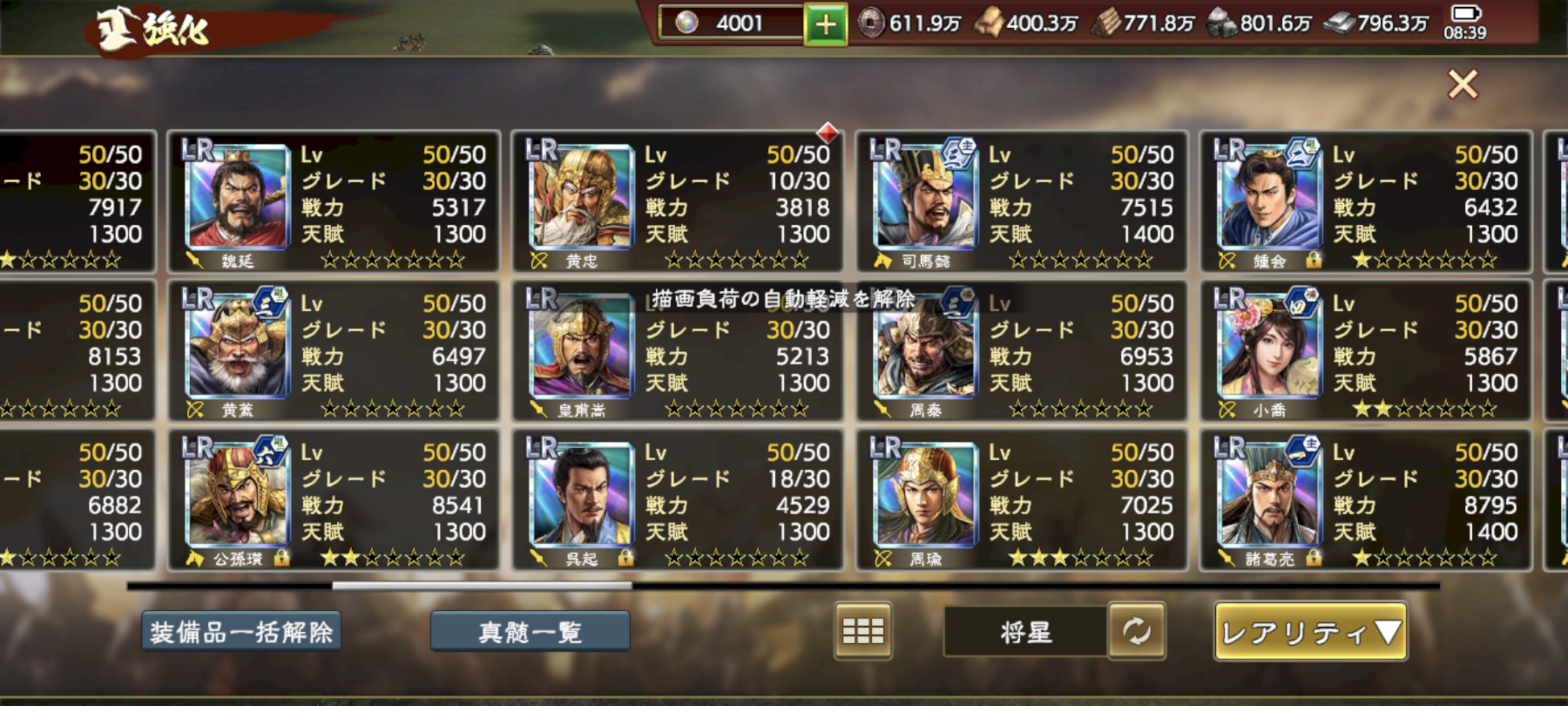Add gems with the green plus button
Viewport: 1568px width, 706px height.
(826, 25)
